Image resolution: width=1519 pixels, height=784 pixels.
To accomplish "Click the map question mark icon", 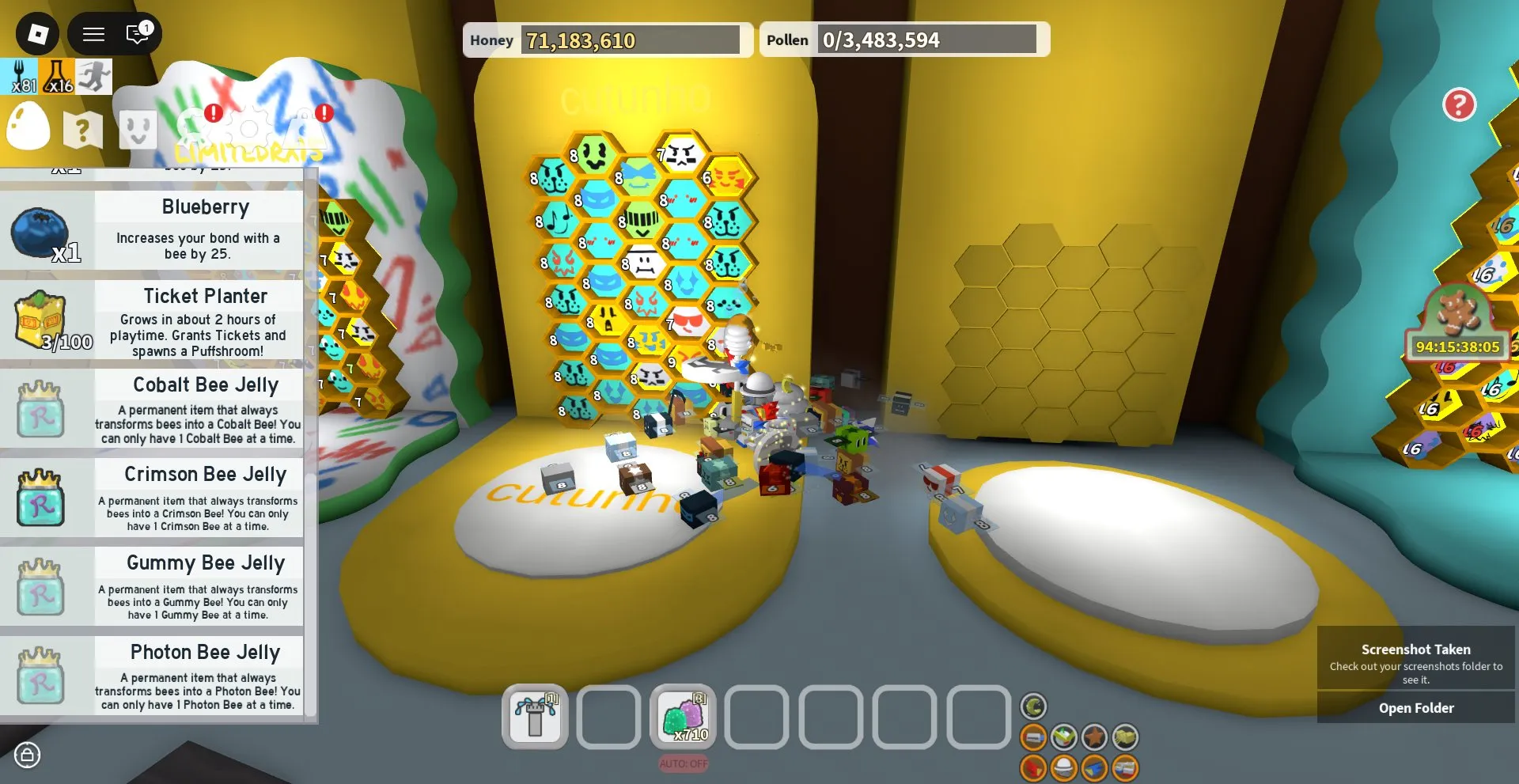I will tap(82, 131).
